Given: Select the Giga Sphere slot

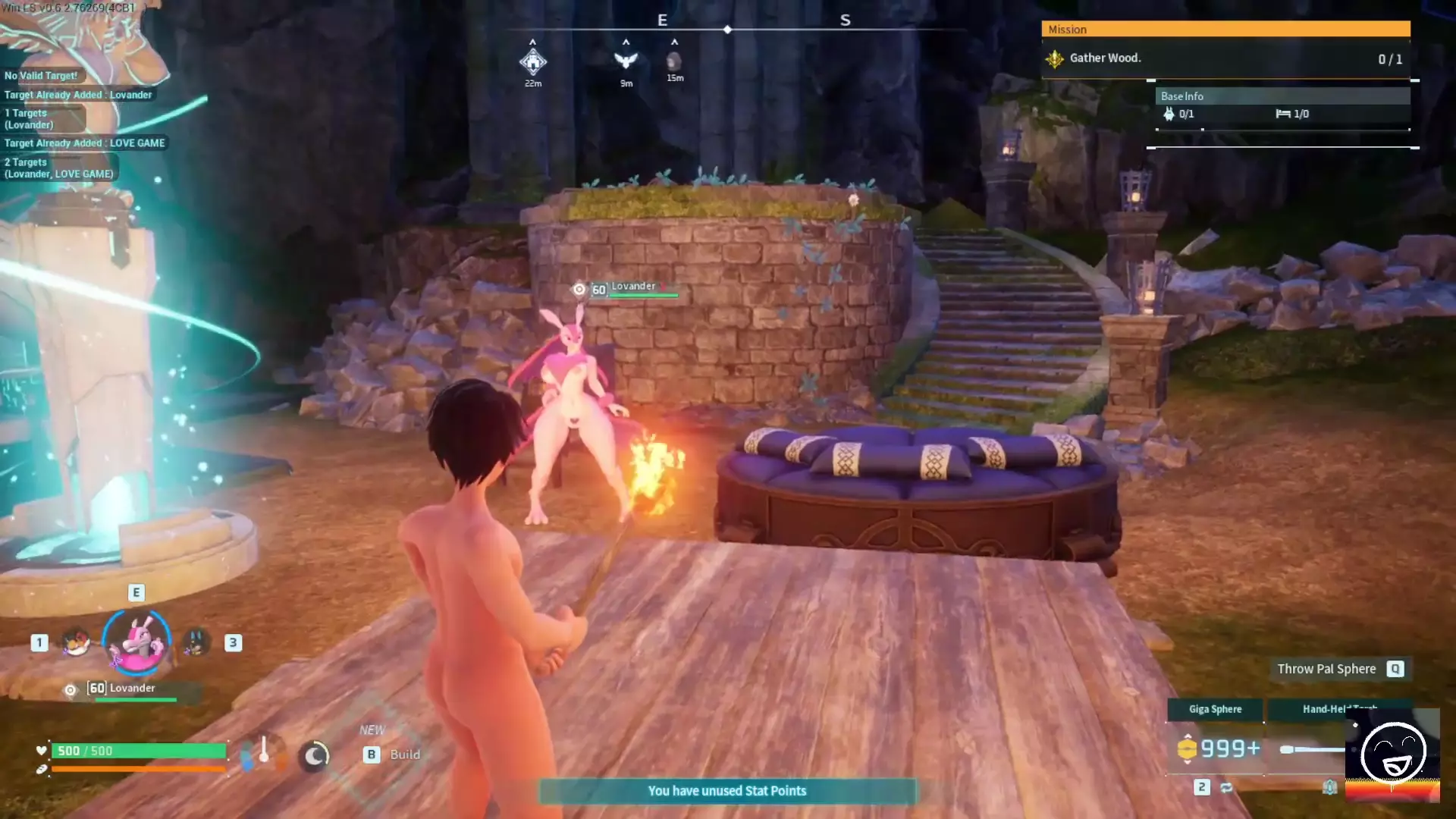Looking at the screenshot, I should coord(1215,709).
